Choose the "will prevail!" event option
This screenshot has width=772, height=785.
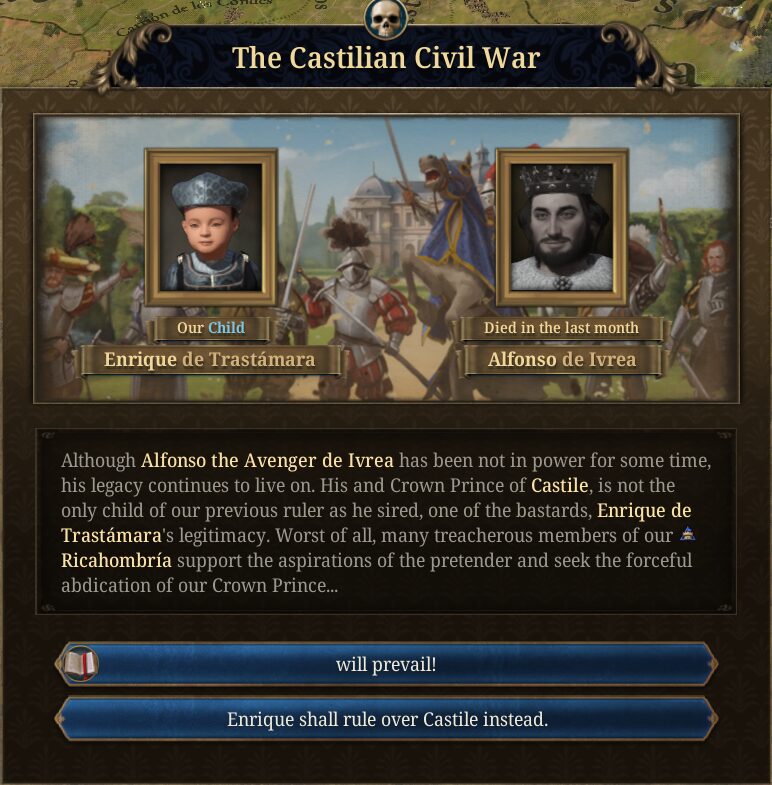386,663
